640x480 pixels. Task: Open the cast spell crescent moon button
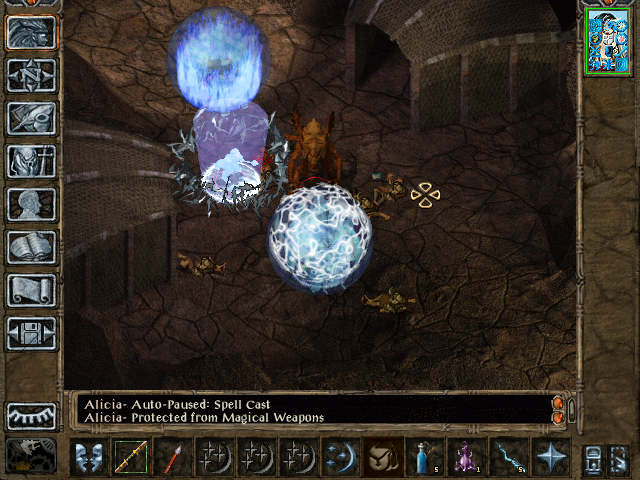coord(340,457)
